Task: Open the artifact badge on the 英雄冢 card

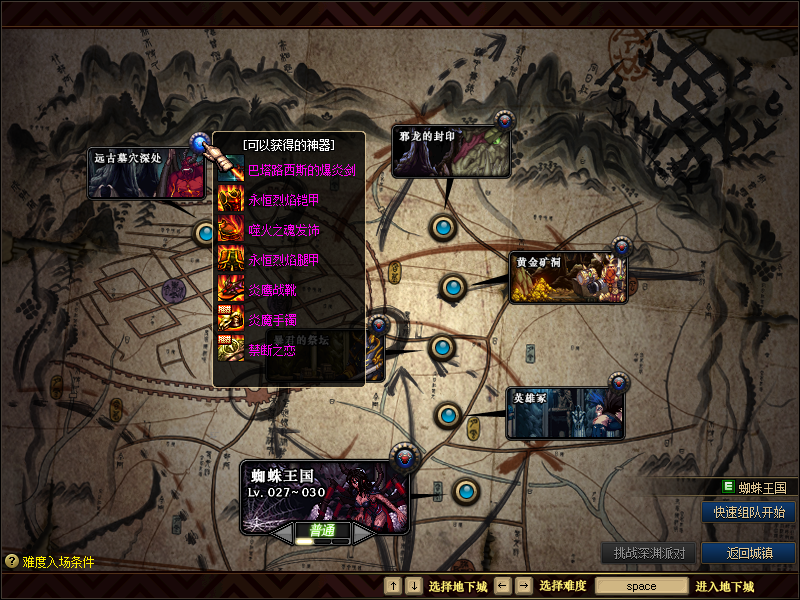Action: pyautogui.click(x=619, y=382)
